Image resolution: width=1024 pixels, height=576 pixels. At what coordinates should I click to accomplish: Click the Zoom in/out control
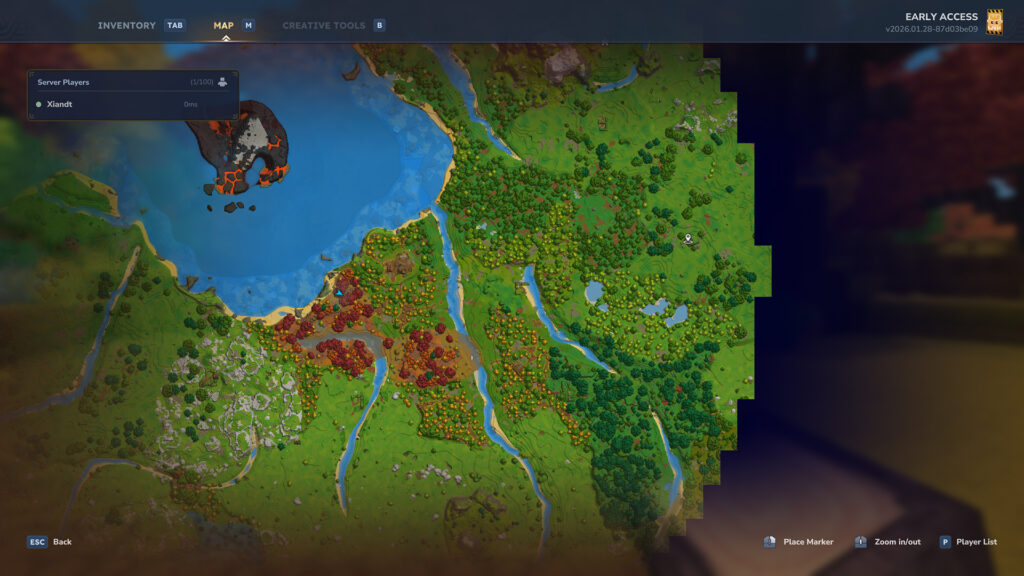[x=888, y=542]
